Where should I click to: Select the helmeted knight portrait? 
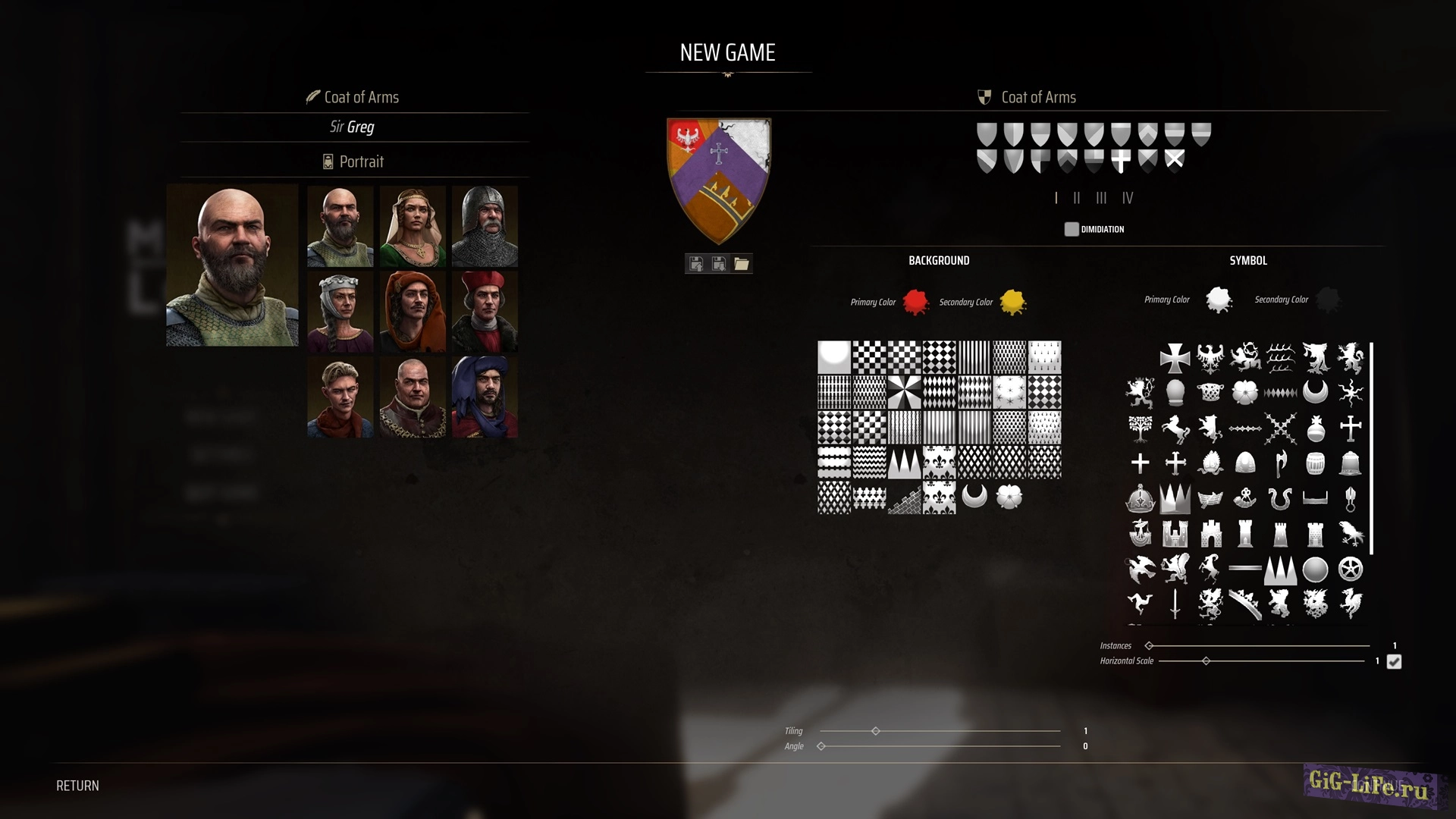[x=485, y=226]
